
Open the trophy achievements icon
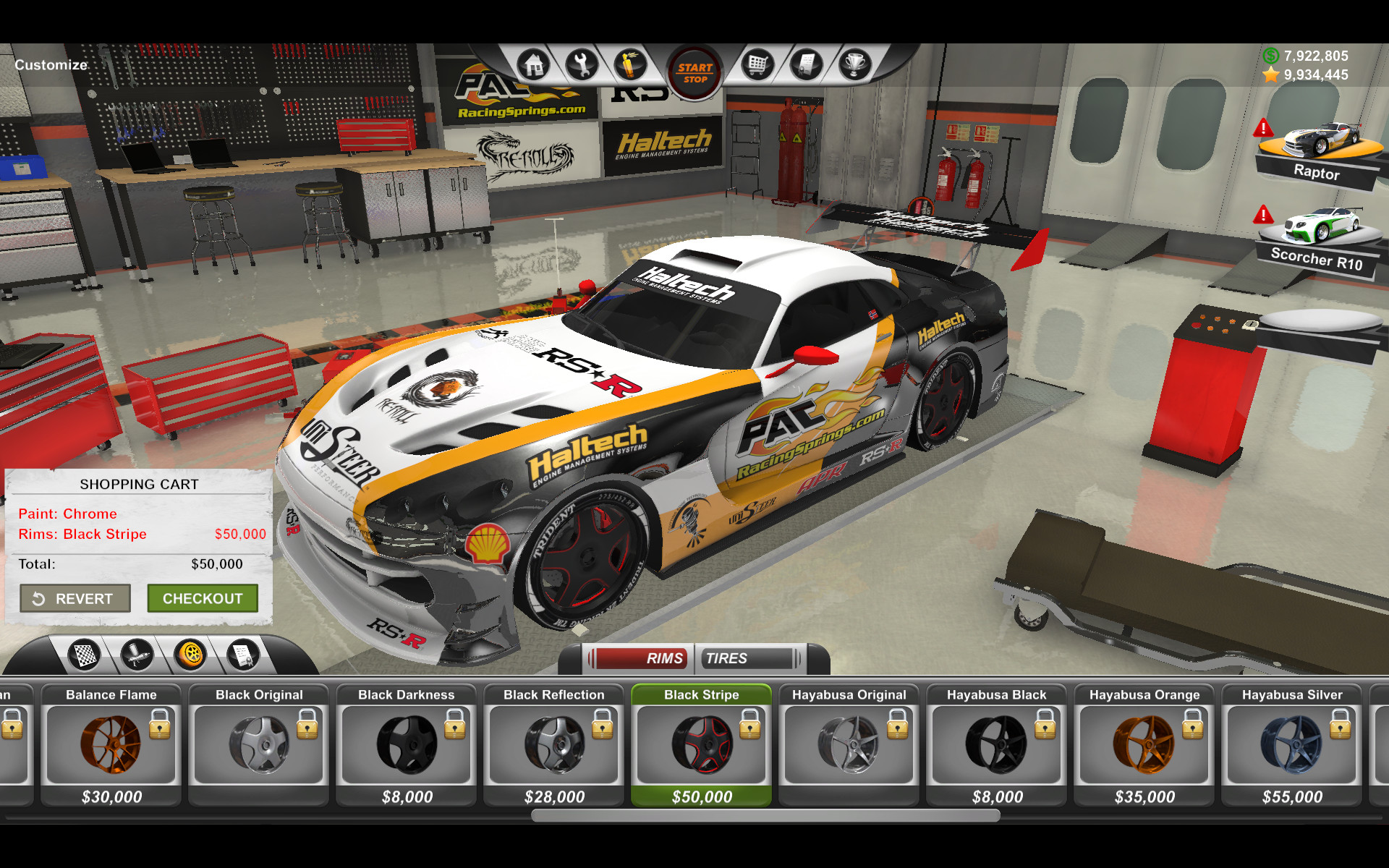coord(855,64)
